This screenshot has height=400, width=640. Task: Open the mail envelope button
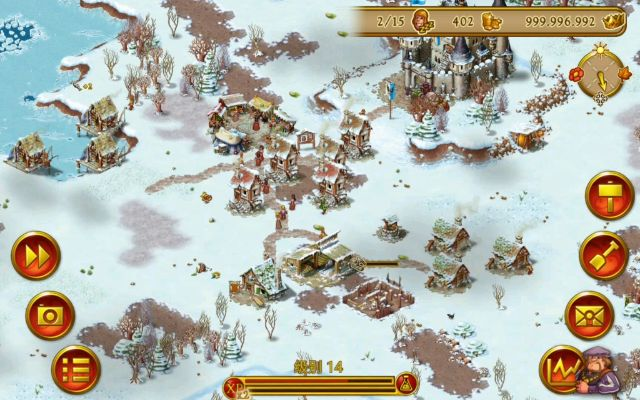point(589,316)
